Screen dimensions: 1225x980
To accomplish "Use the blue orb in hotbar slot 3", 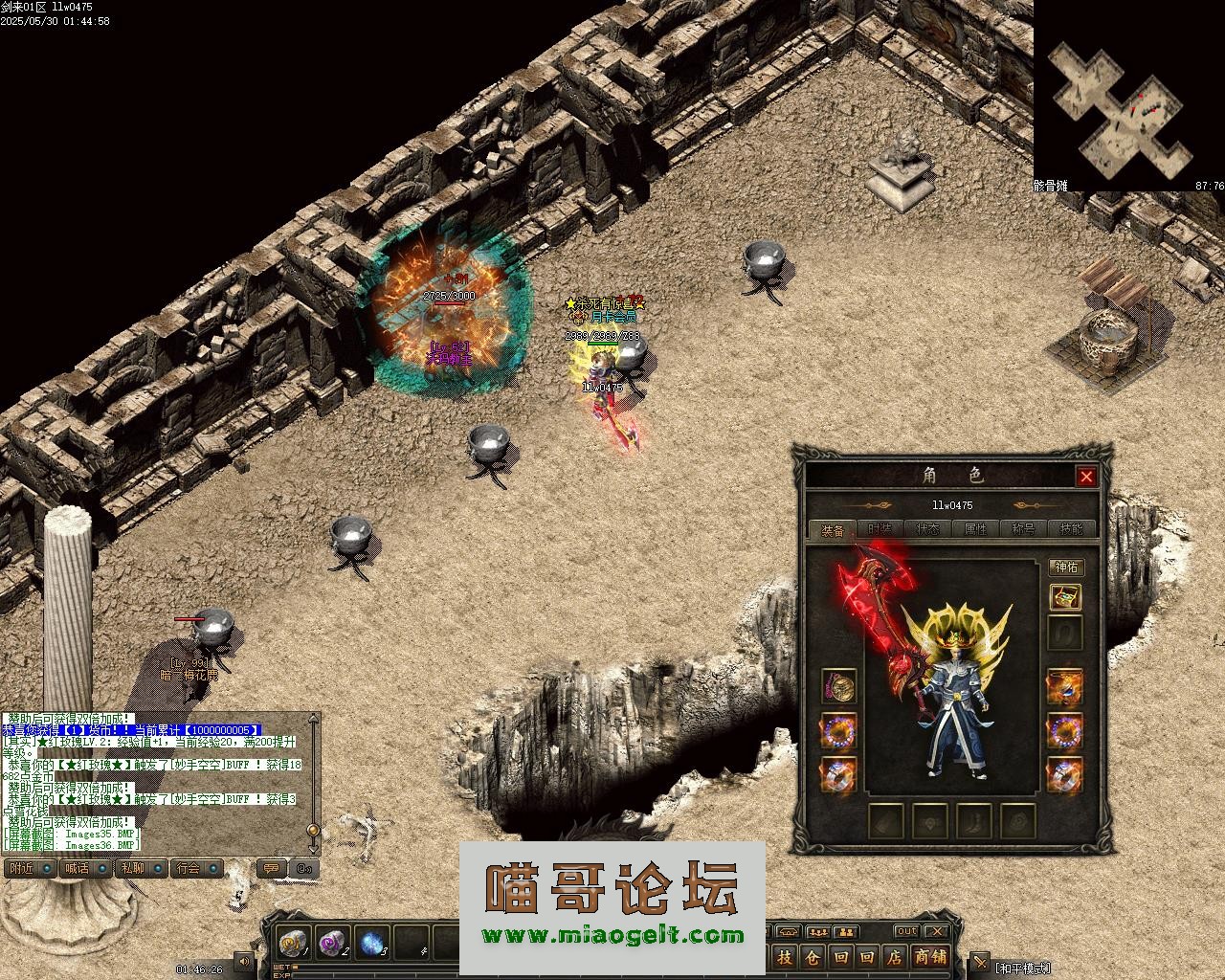I will coord(372,943).
